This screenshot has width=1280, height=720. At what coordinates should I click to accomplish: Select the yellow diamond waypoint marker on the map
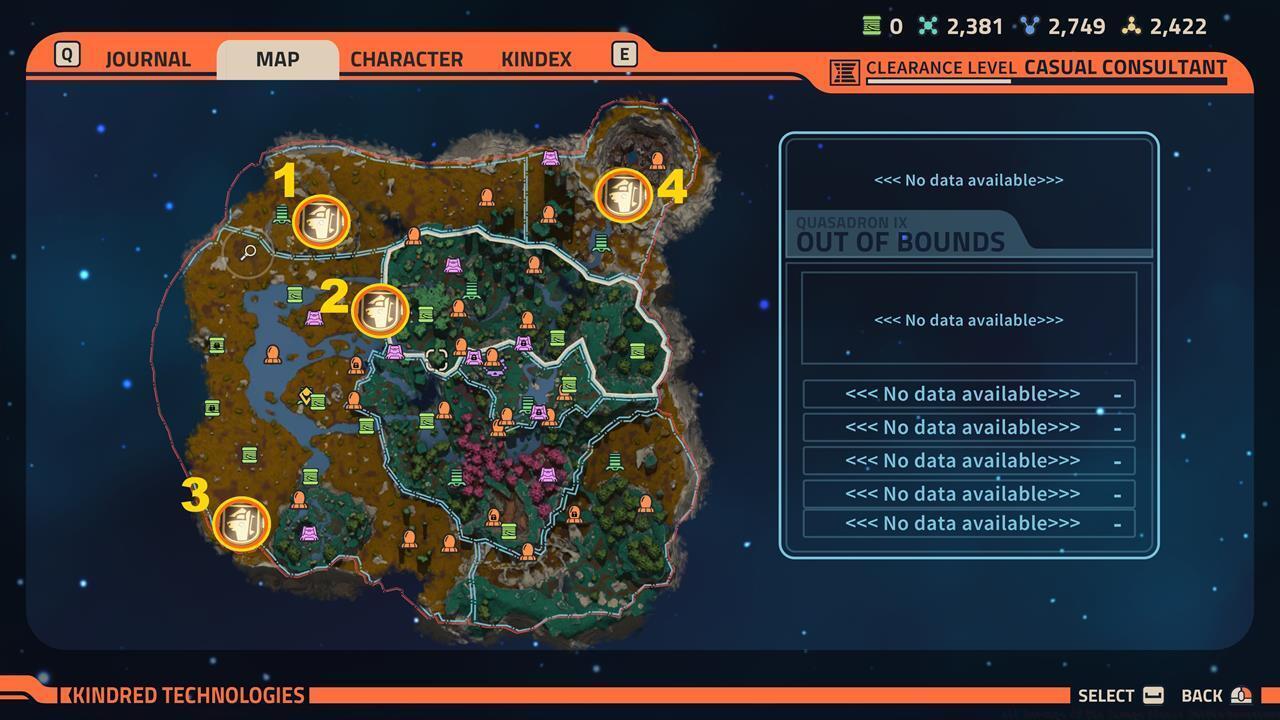(x=305, y=396)
